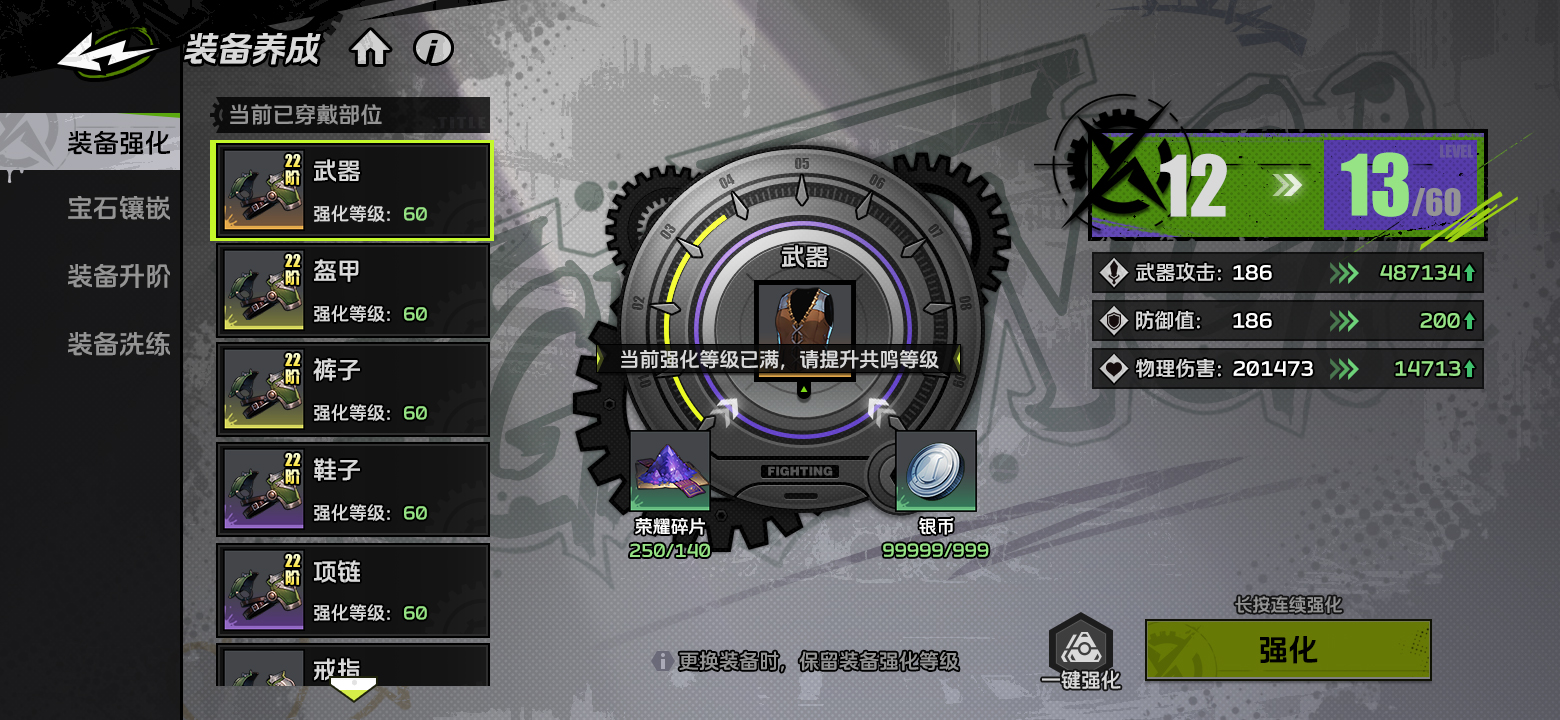Open the home screen icon
Viewport: 1560px width, 720px height.
click(370, 49)
